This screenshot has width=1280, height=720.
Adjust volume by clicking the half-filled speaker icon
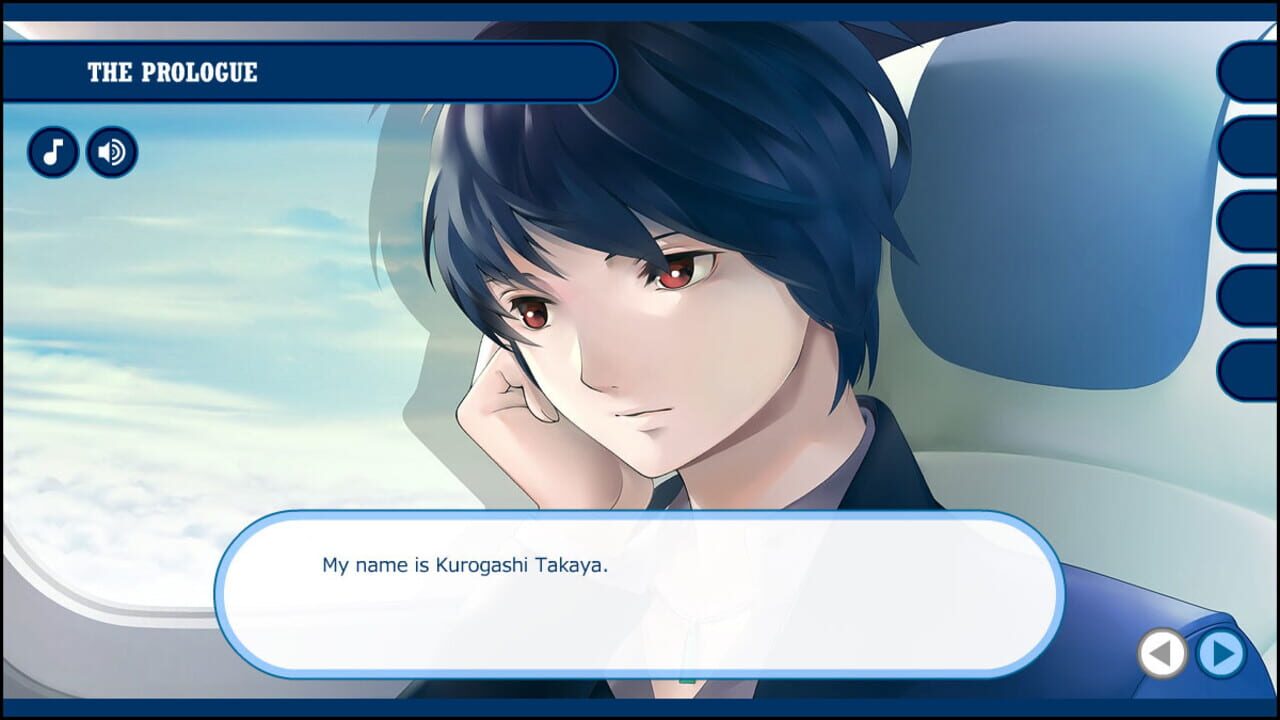pos(111,152)
